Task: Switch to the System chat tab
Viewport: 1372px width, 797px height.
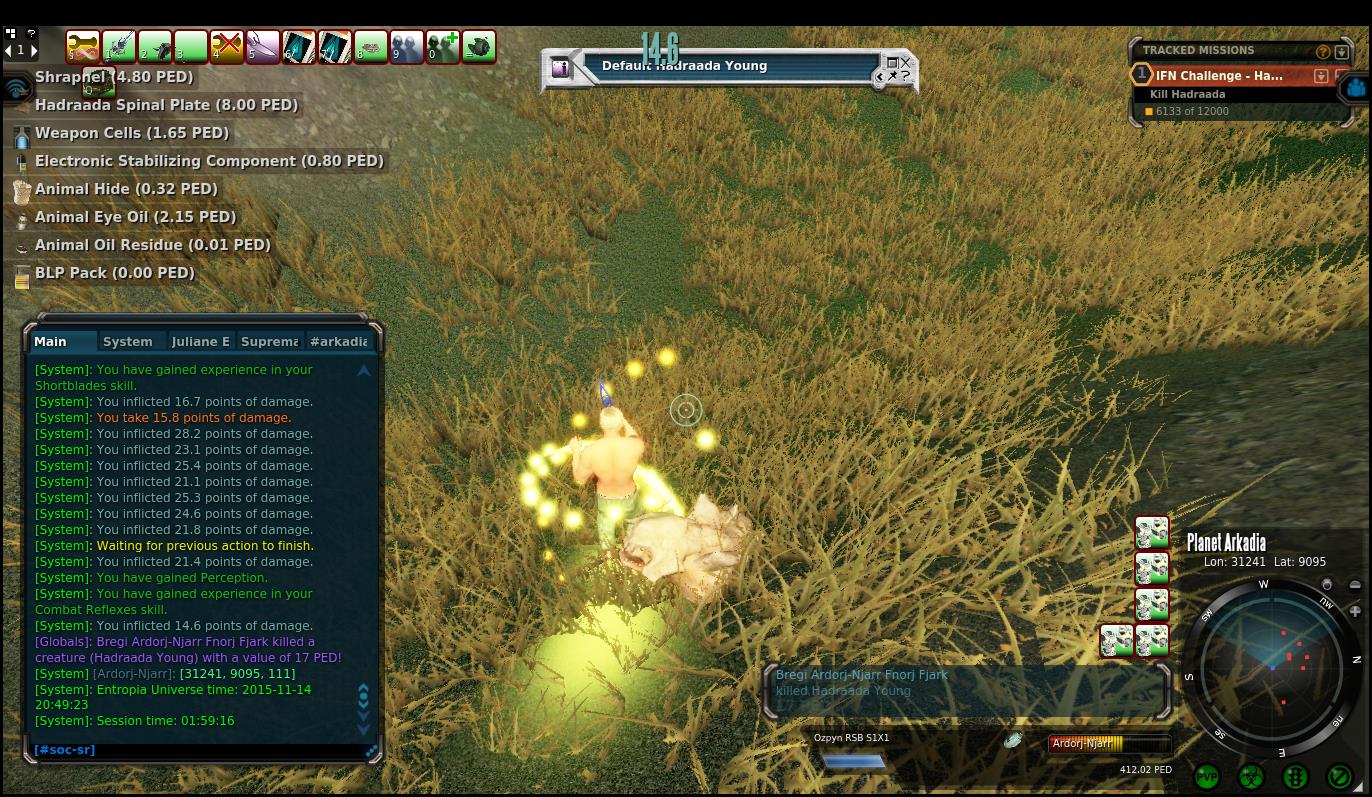Action: pyautogui.click(x=128, y=341)
